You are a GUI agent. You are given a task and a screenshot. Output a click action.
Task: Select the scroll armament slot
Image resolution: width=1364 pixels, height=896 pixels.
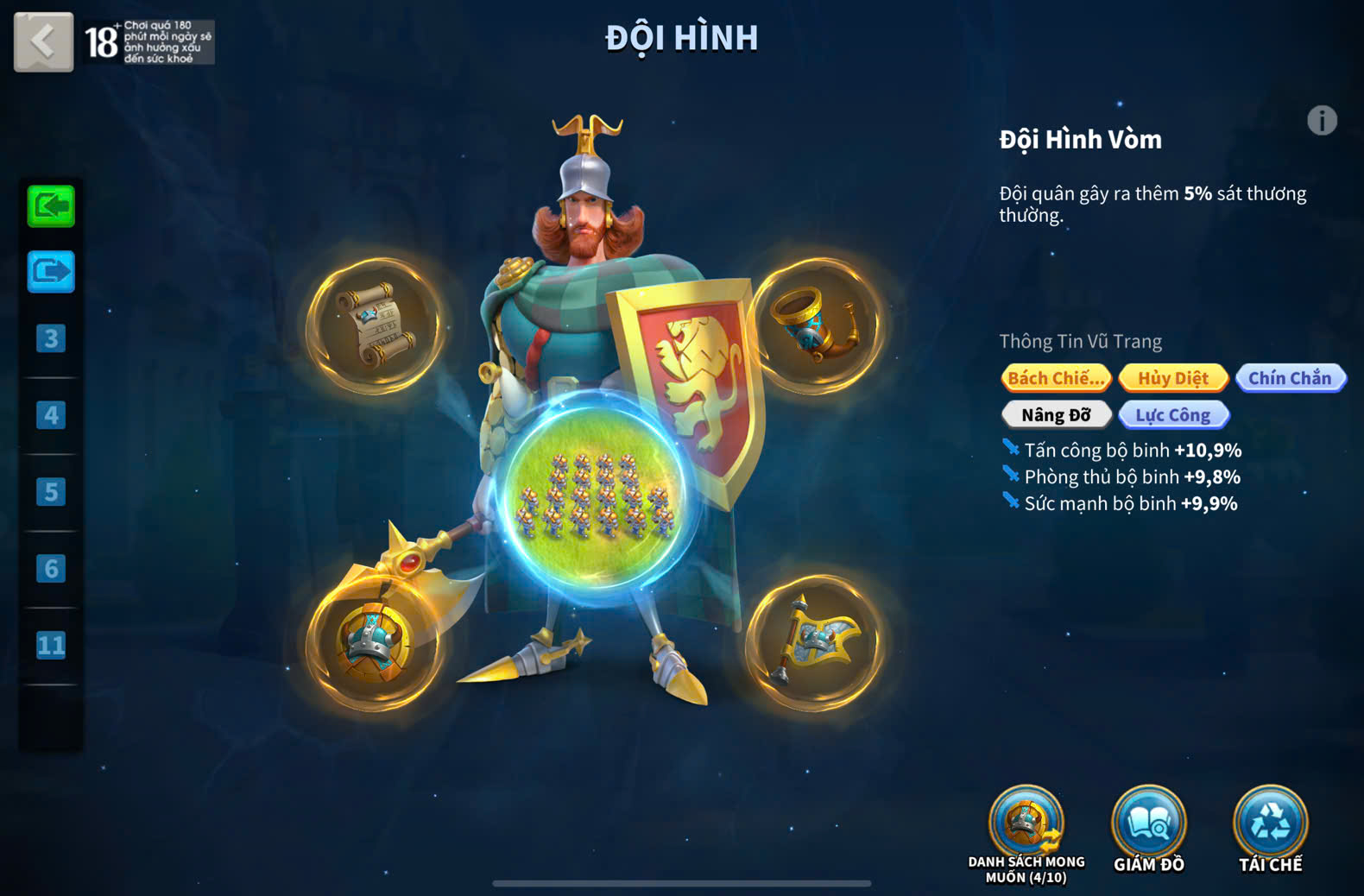[x=375, y=326]
